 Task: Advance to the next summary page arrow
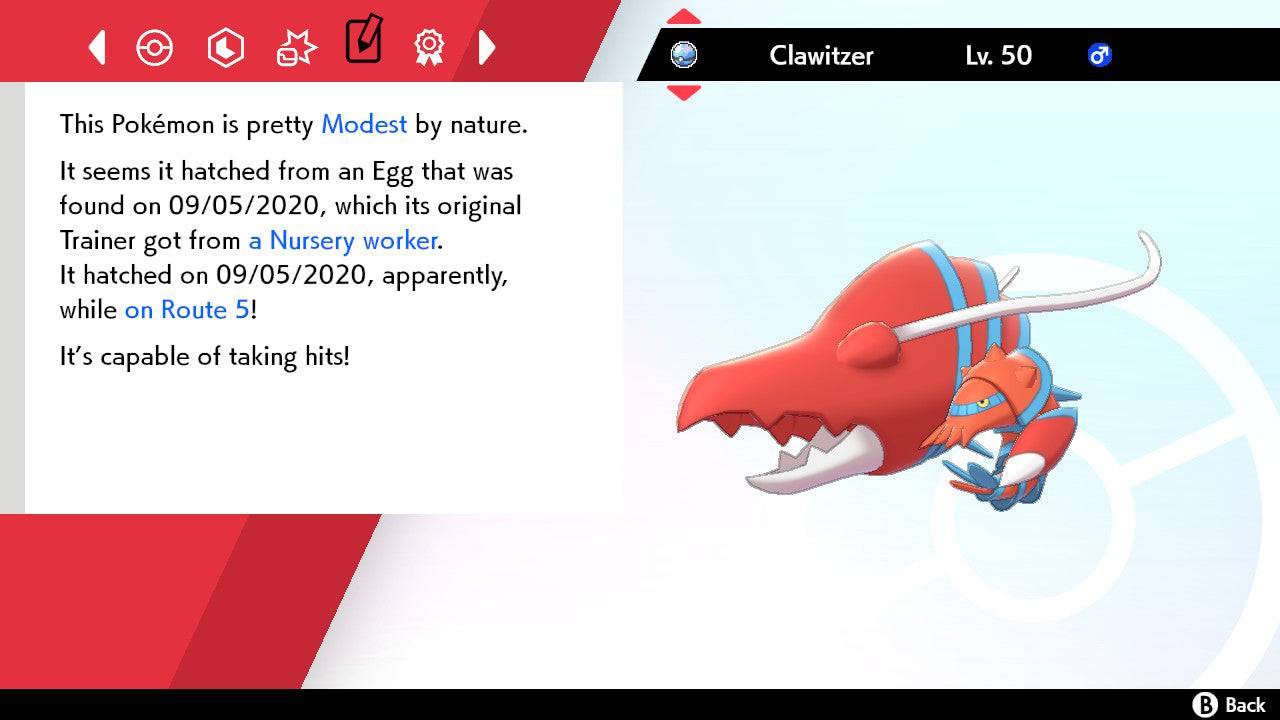(x=487, y=47)
